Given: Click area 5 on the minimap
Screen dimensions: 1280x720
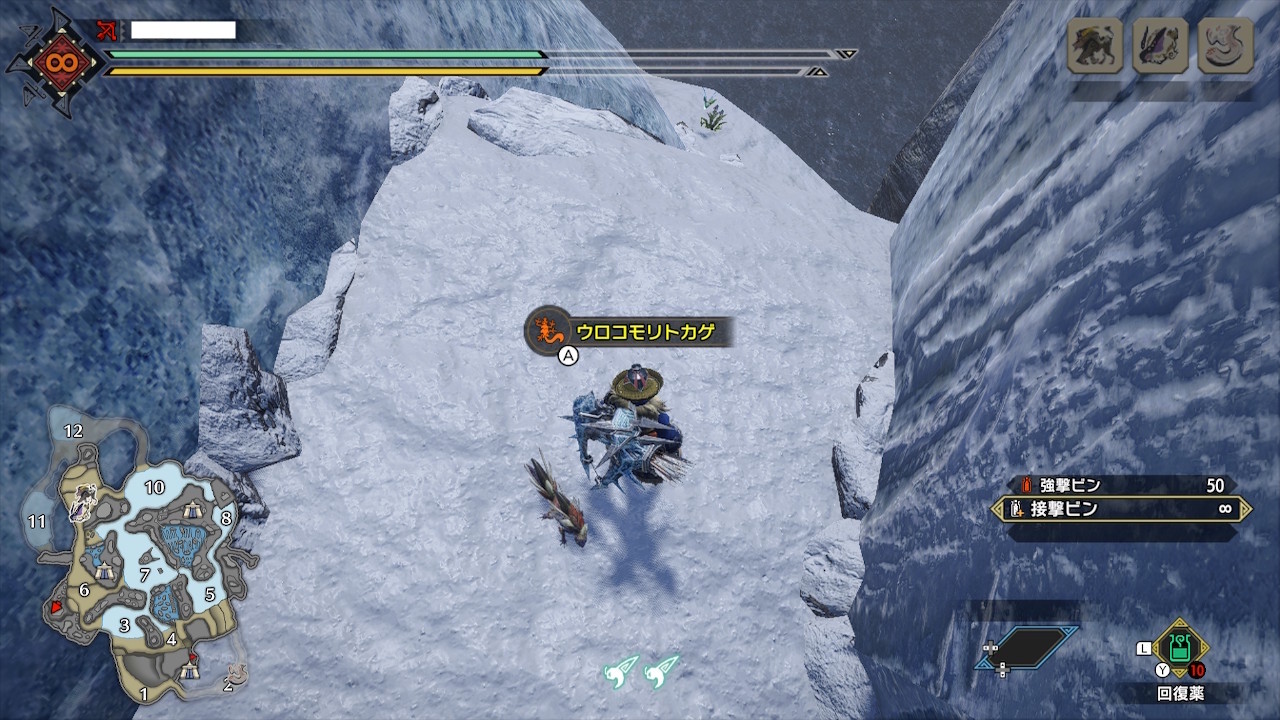Looking at the screenshot, I should click(210, 594).
